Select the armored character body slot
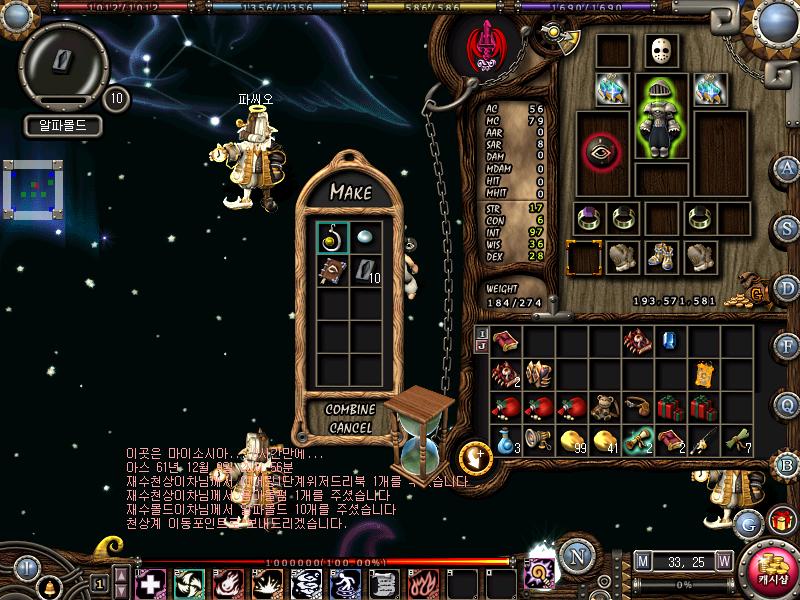The image size is (800, 600). click(661, 119)
